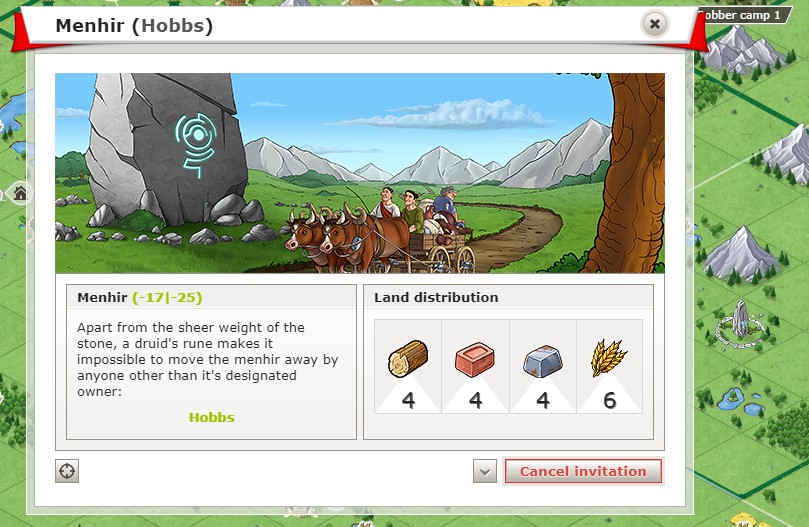
Task: Cancel invitation for the menhir
Action: (x=582, y=471)
